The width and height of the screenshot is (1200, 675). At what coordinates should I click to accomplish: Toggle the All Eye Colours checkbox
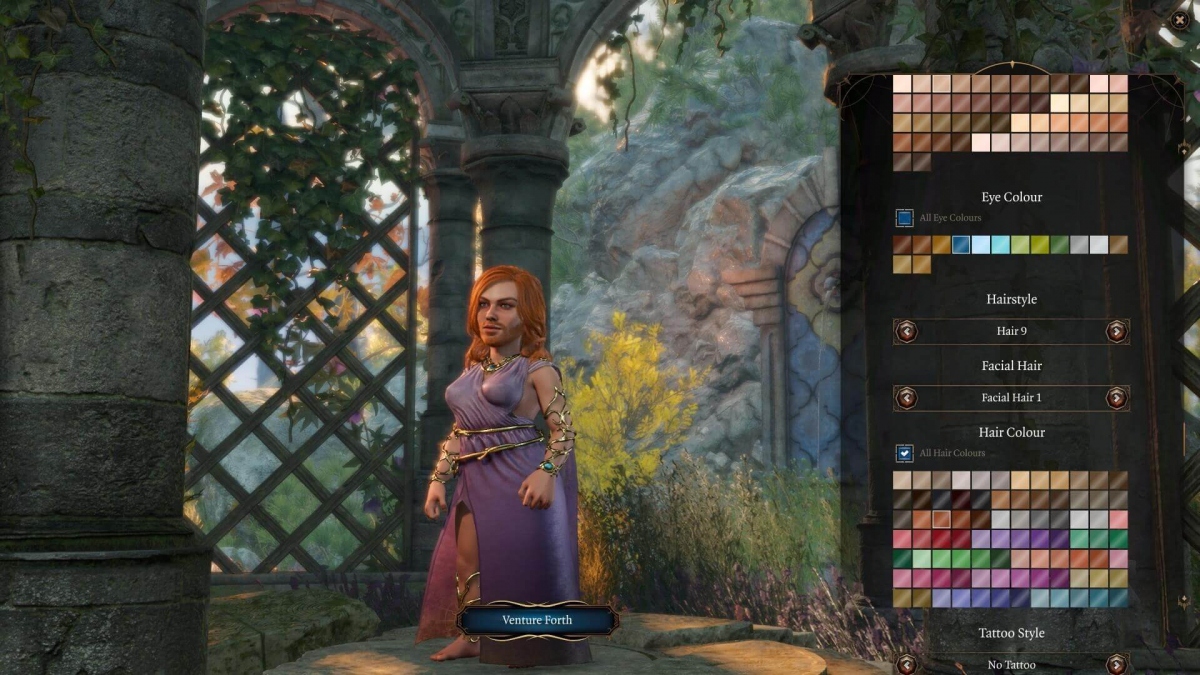(x=904, y=218)
